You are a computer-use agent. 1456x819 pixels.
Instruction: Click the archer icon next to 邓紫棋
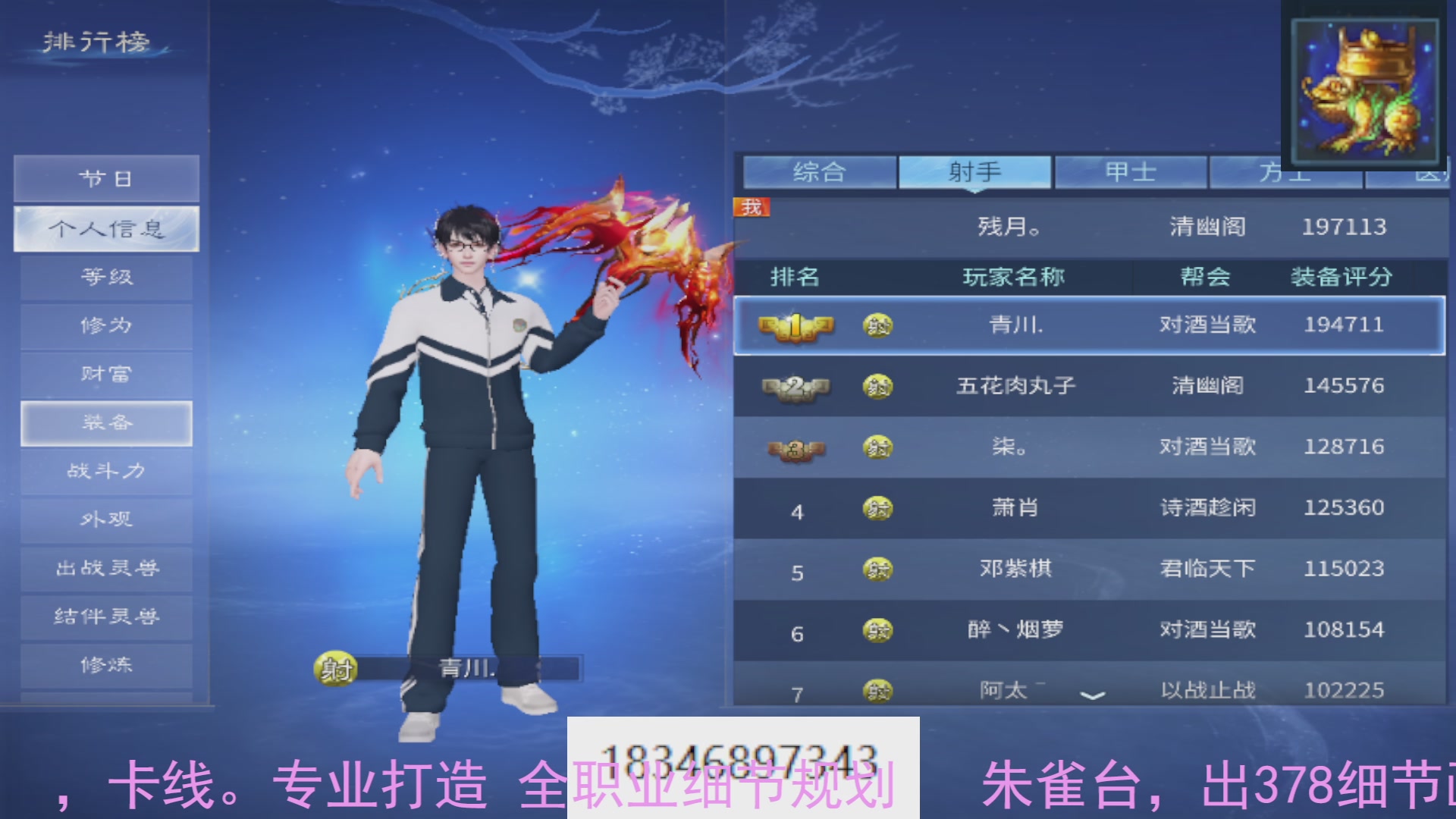pos(877,569)
